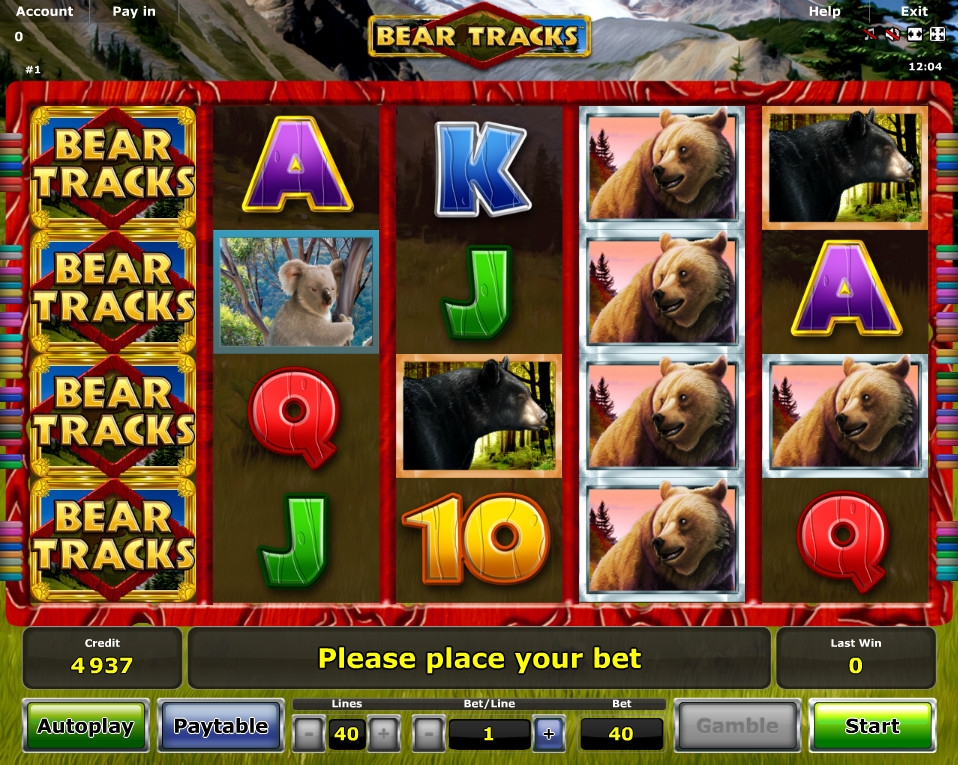Click the horizontal arrows widescreen icon

tap(915, 34)
